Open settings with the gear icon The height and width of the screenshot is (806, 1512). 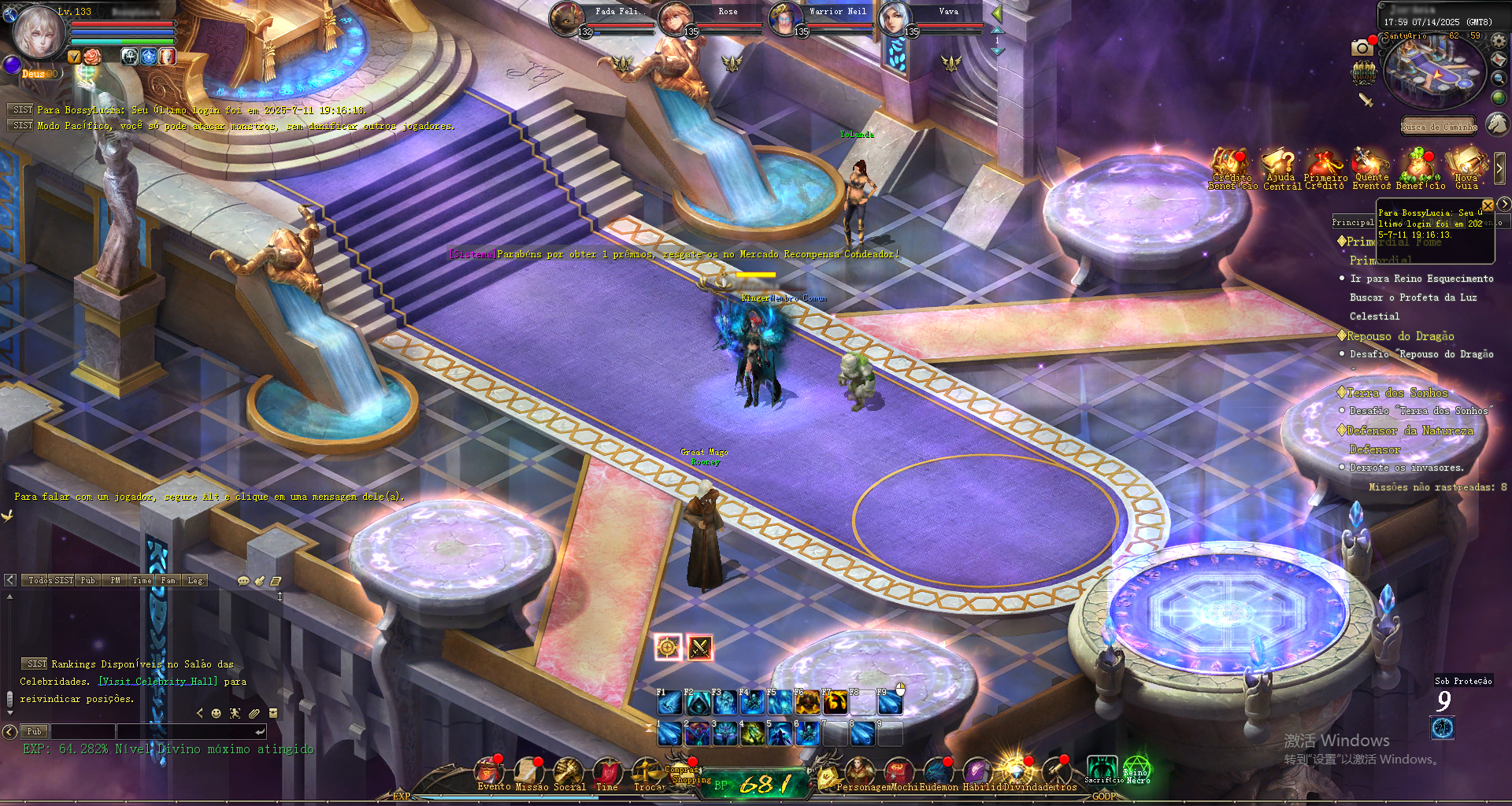point(1499,40)
